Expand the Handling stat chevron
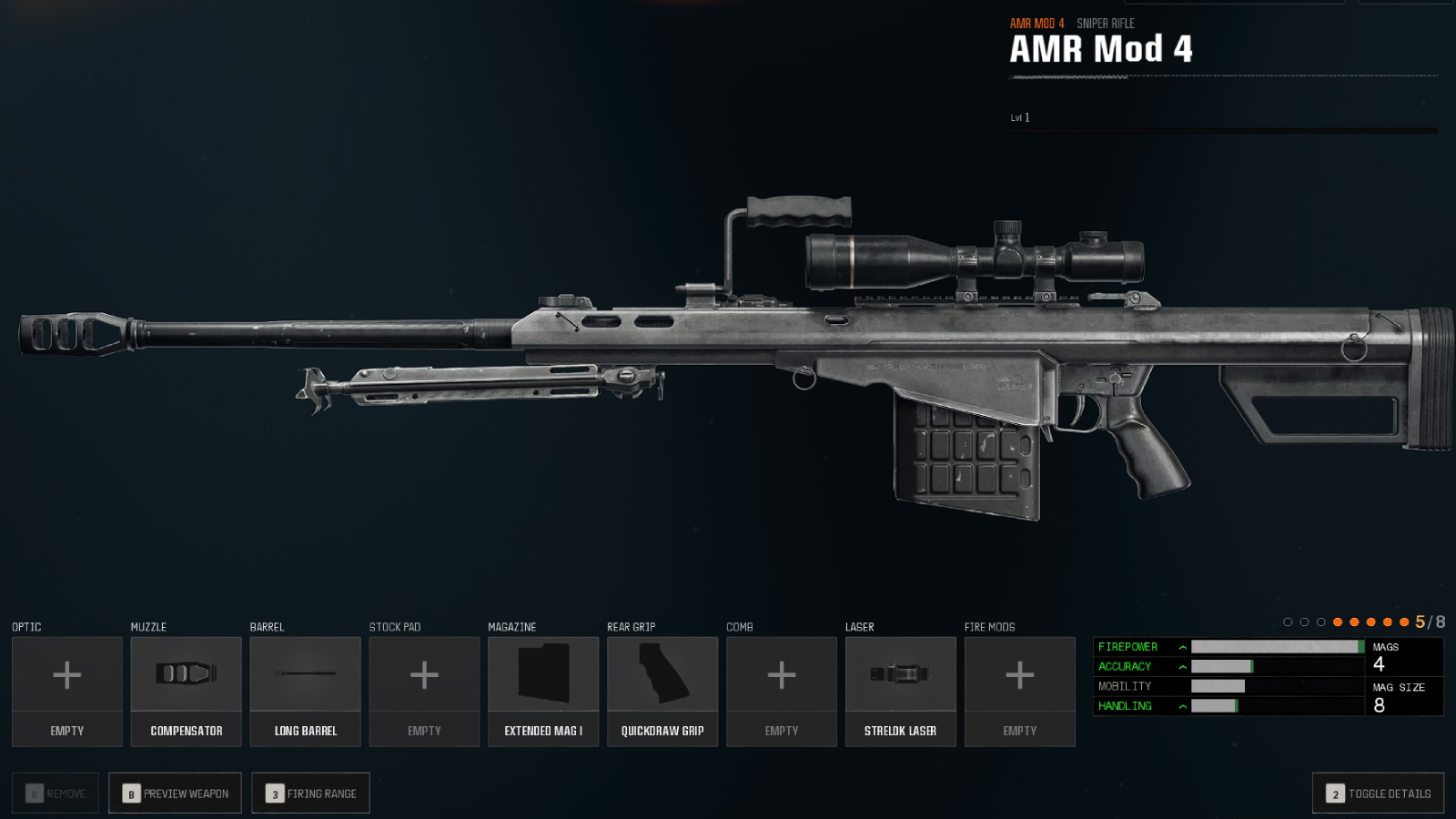 (x=1180, y=706)
